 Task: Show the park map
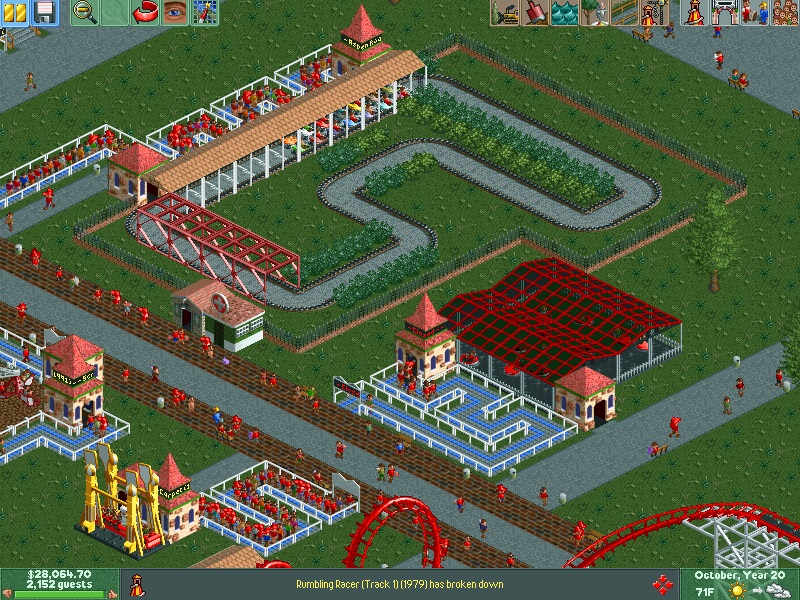pyautogui.click(x=205, y=12)
